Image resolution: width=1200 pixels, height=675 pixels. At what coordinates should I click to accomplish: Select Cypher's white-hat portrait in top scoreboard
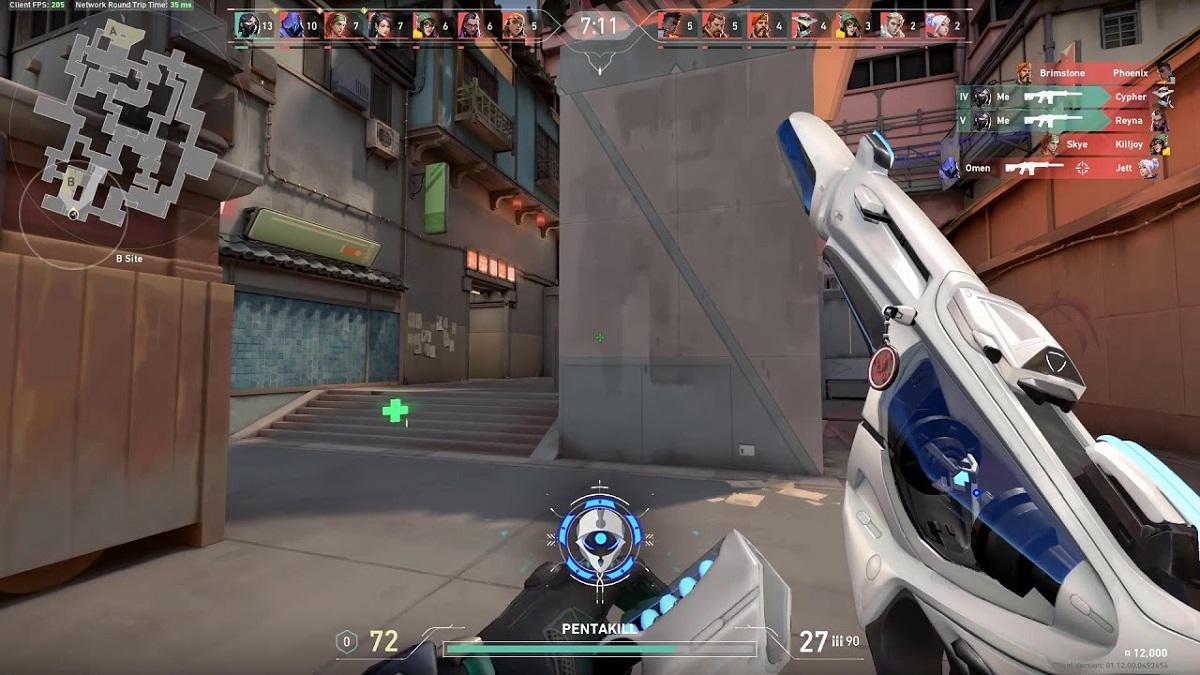tap(803, 25)
